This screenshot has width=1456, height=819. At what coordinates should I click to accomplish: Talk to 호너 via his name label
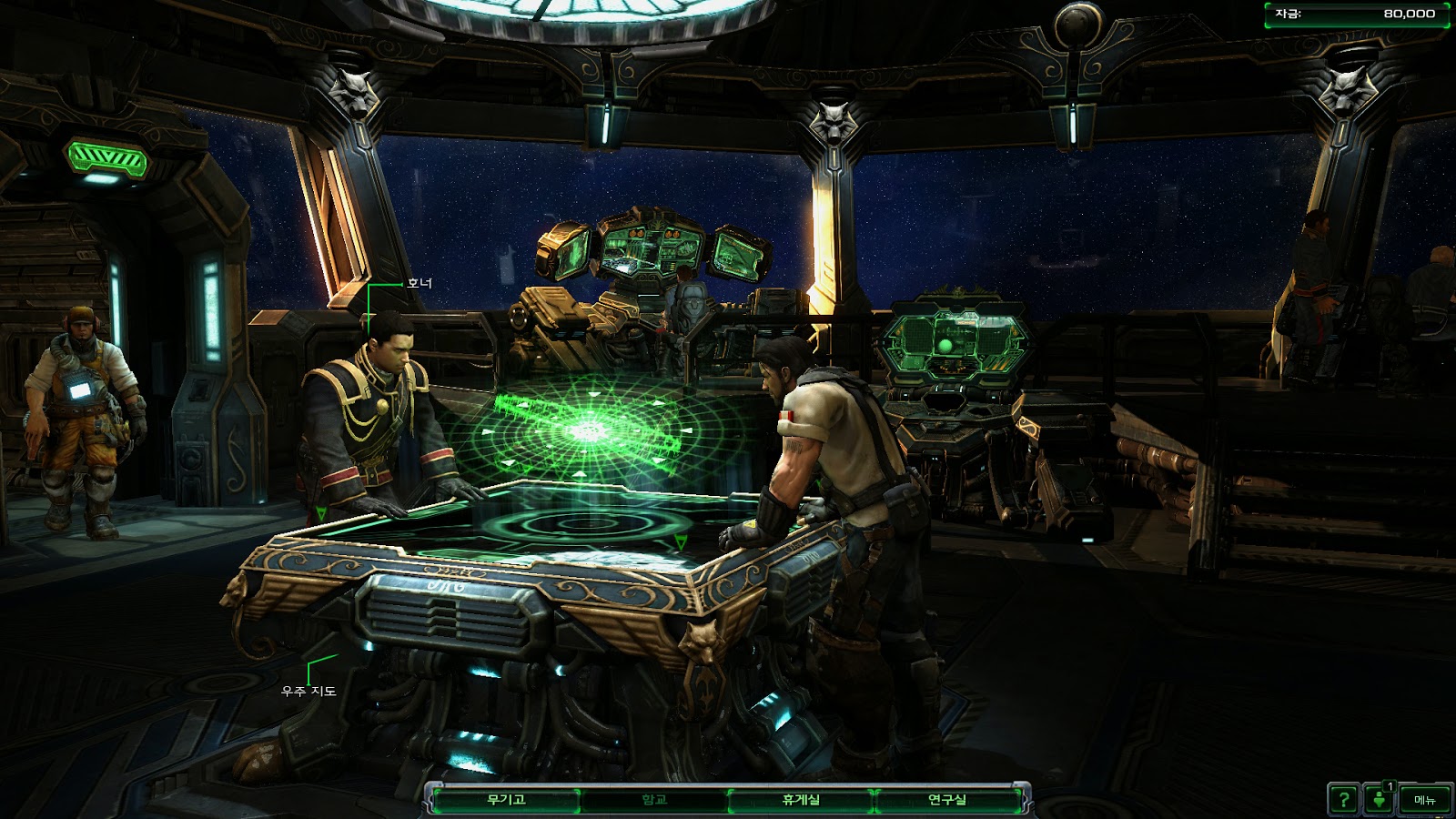coord(420,284)
